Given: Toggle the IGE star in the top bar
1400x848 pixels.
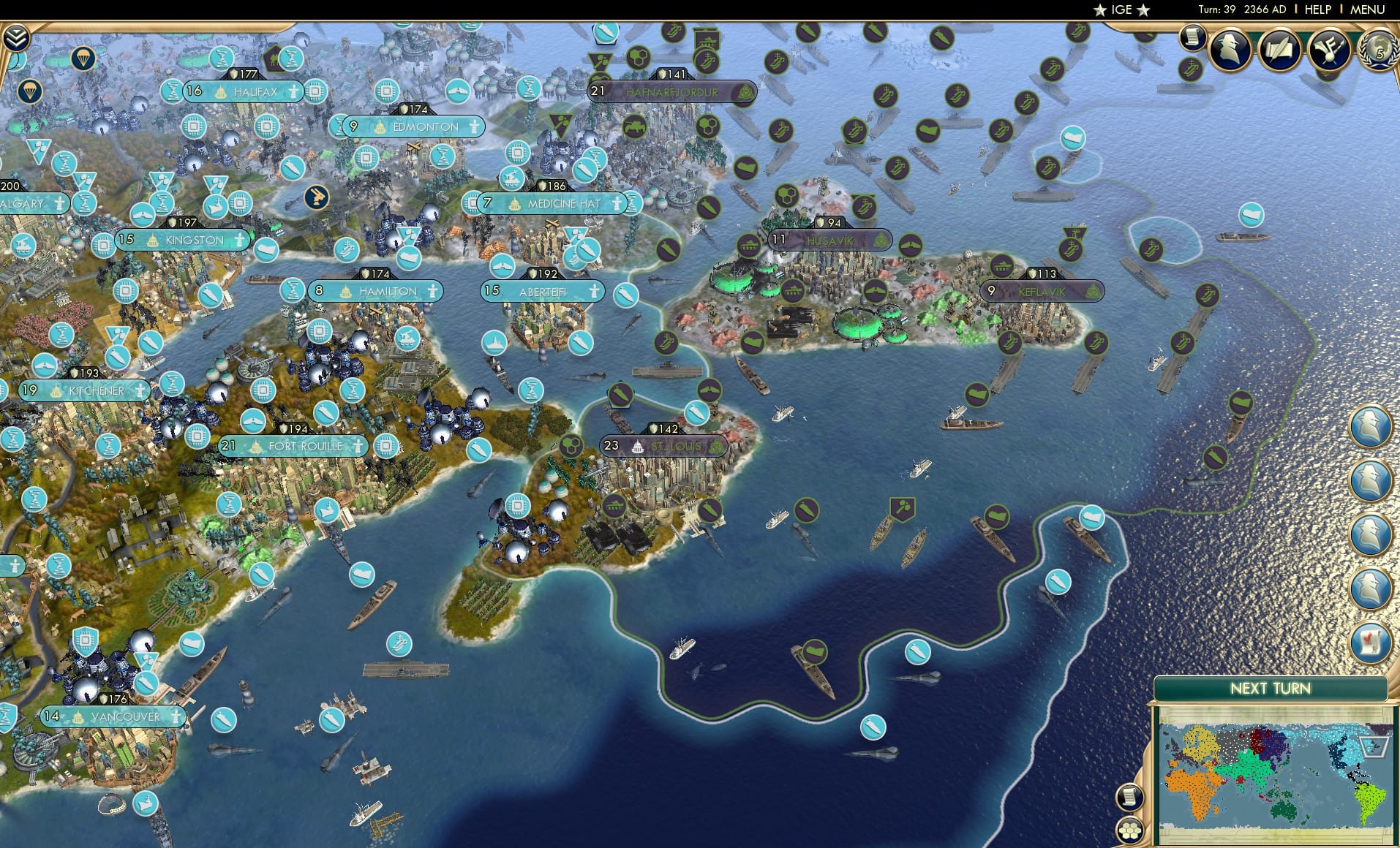Looking at the screenshot, I should coord(1099,10).
